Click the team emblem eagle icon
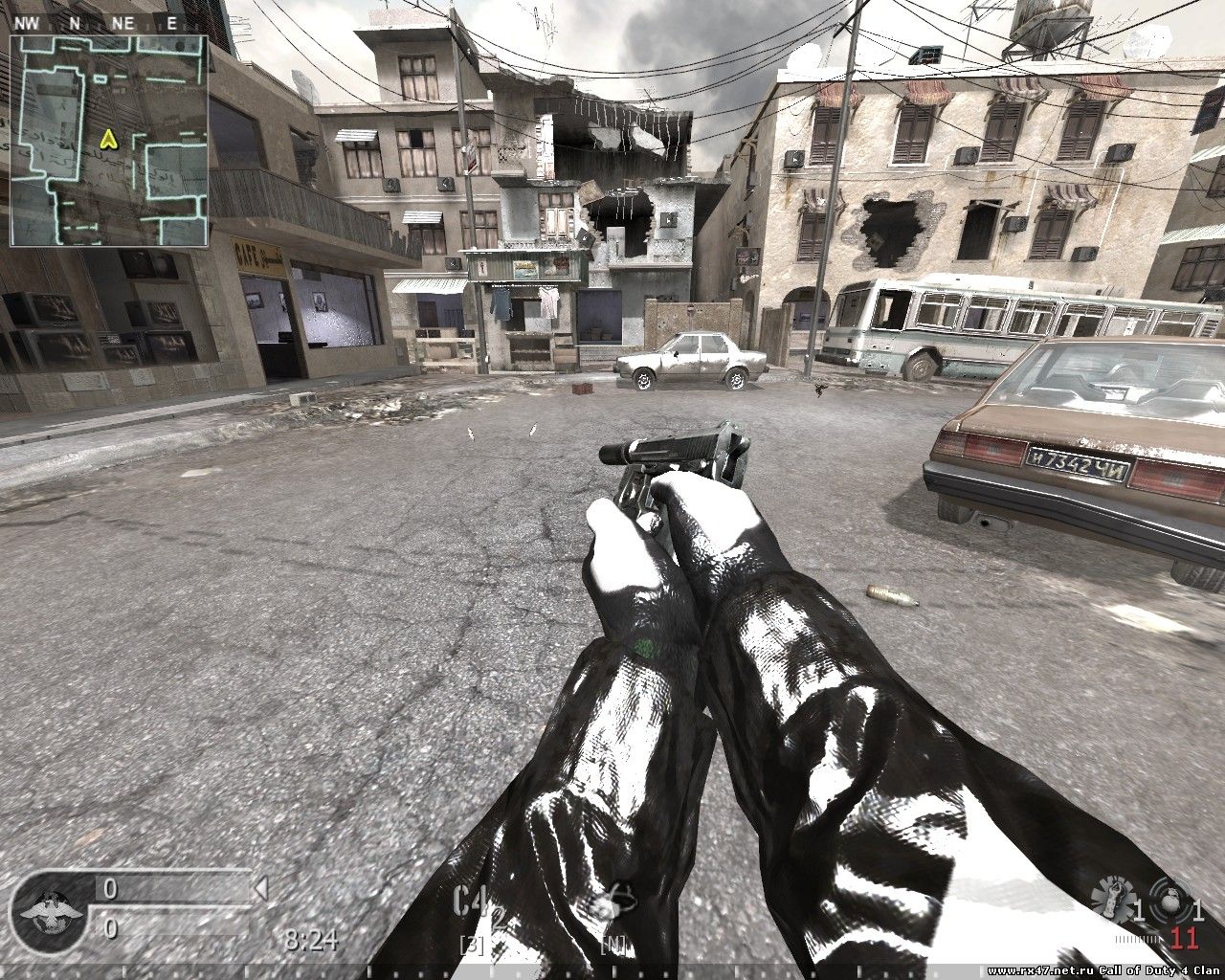This screenshot has width=1225, height=980. point(44,908)
